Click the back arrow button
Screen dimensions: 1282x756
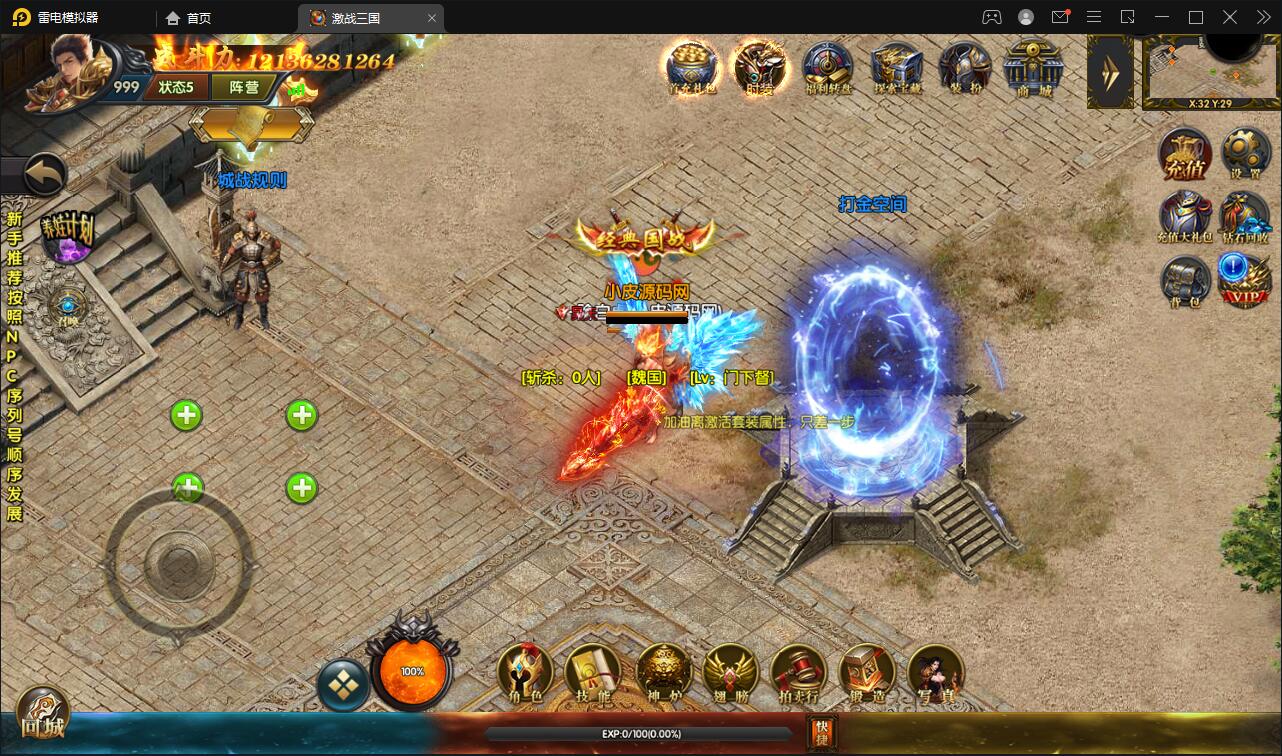point(43,176)
